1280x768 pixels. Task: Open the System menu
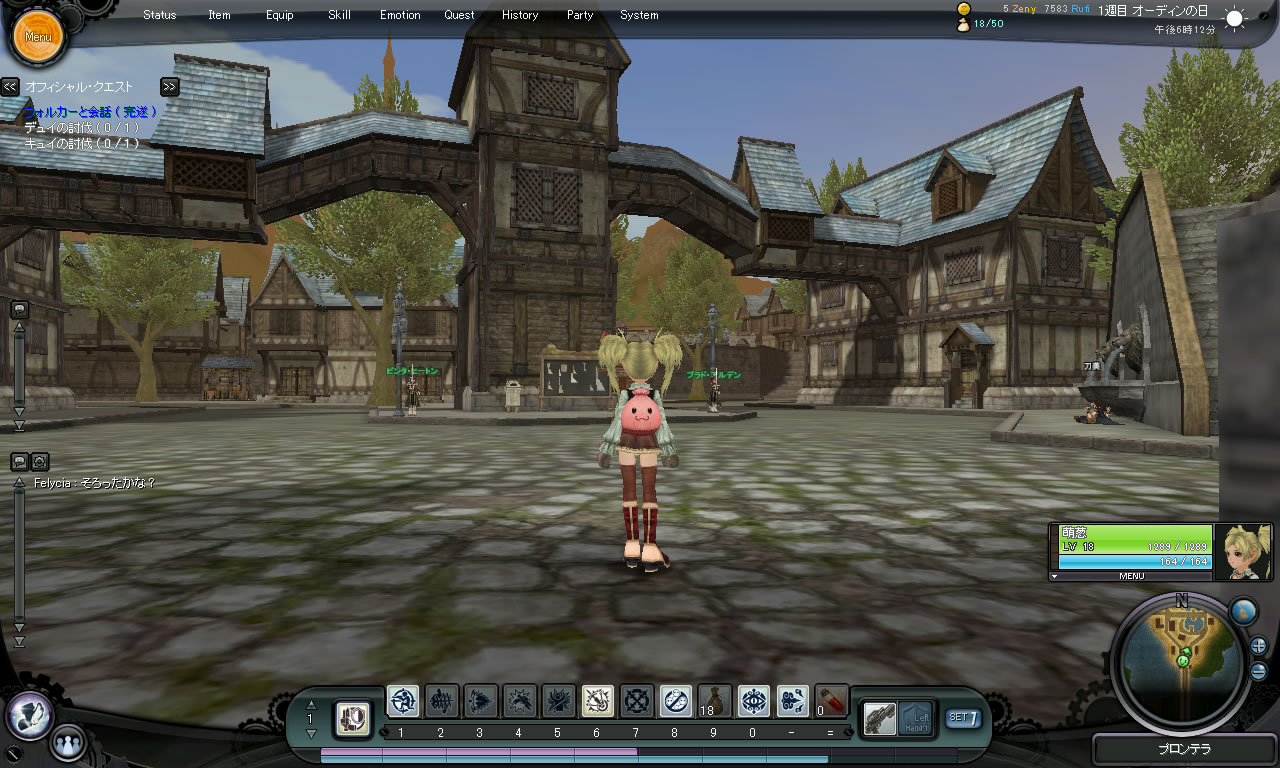point(639,15)
